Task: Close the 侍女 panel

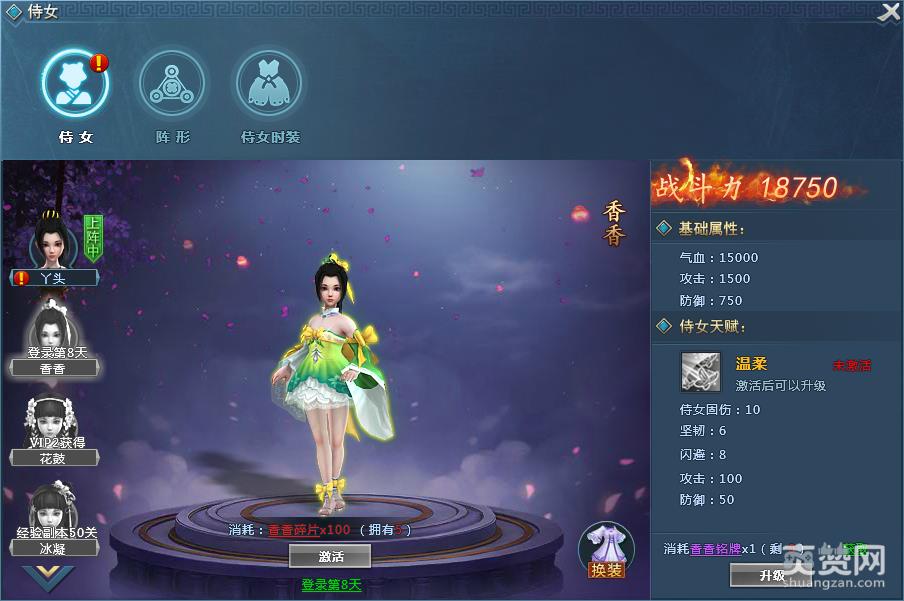Action: (x=889, y=12)
